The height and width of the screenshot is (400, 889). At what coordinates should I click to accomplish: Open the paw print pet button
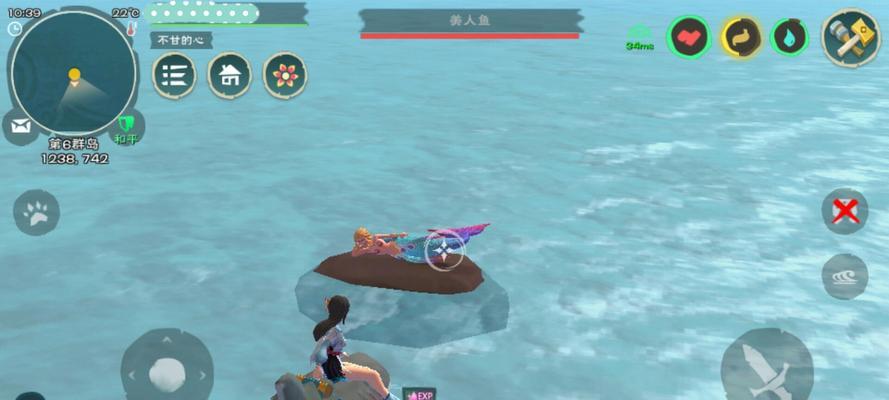coord(36,212)
